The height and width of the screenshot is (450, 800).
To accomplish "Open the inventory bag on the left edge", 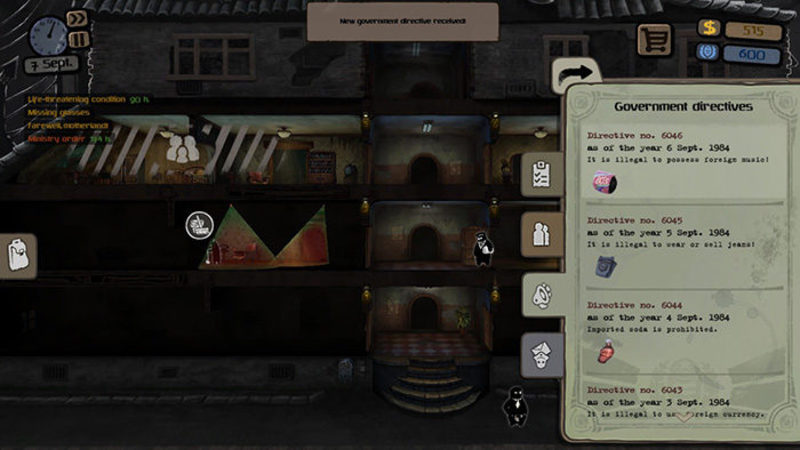I will tap(18, 256).
